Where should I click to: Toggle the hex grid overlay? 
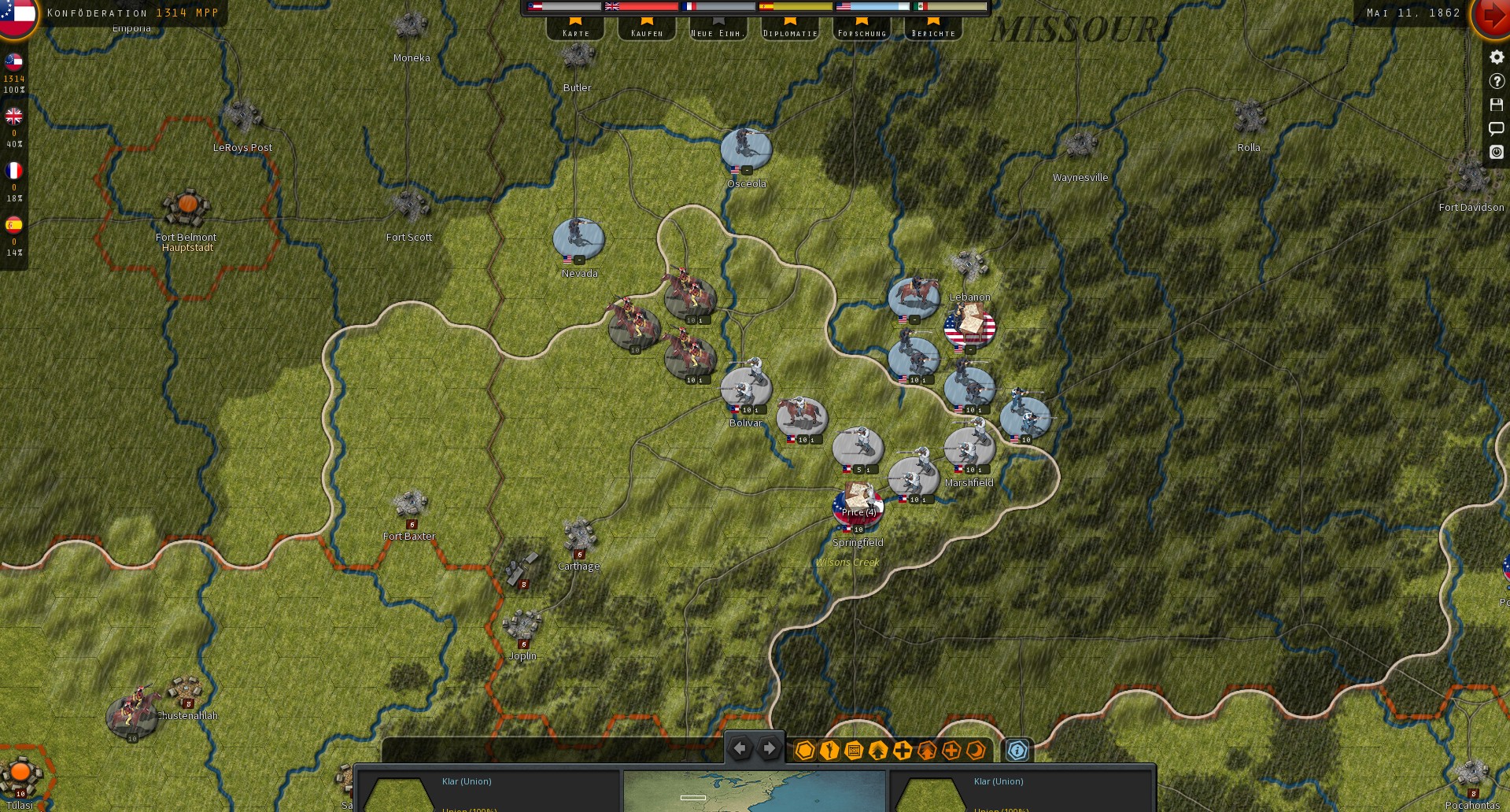tap(804, 750)
